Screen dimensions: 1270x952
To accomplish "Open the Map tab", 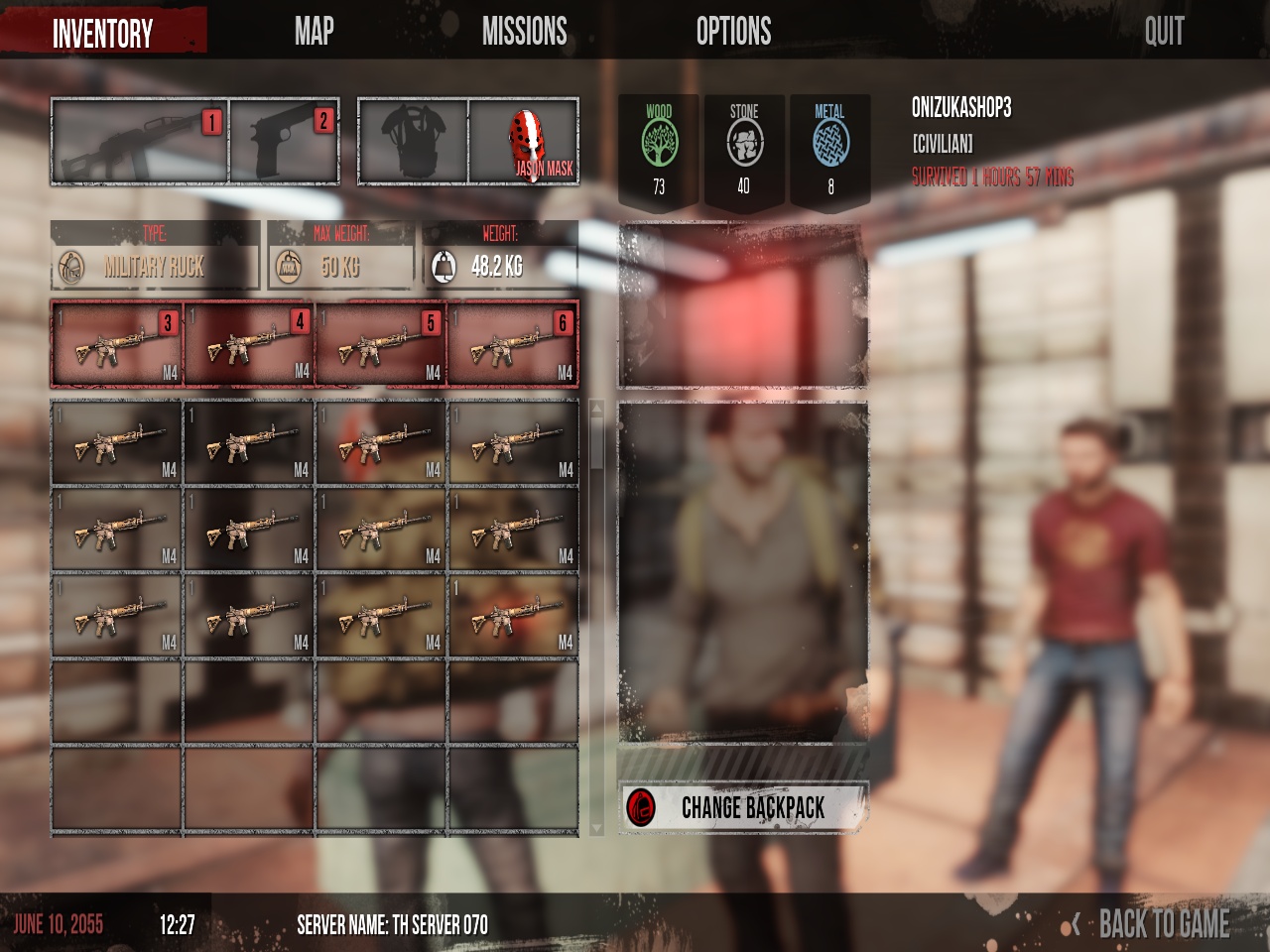I will click(x=314, y=32).
